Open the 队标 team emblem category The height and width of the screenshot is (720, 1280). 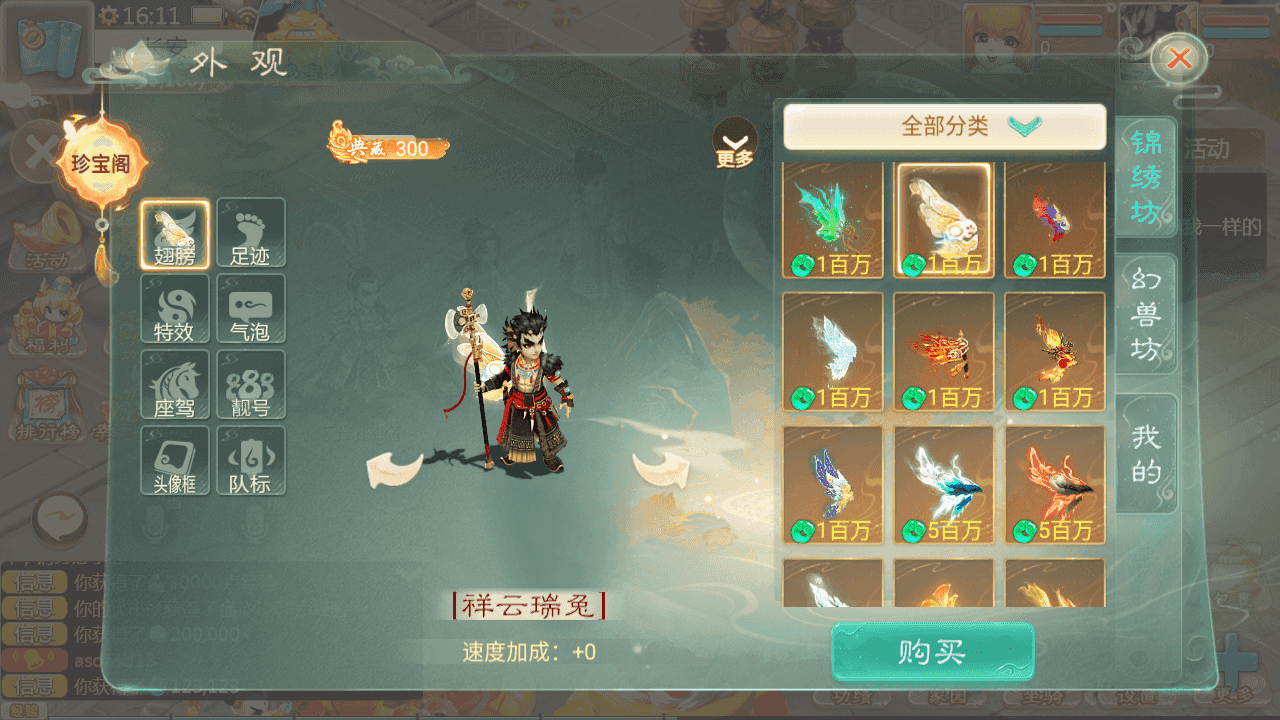pos(251,460)
